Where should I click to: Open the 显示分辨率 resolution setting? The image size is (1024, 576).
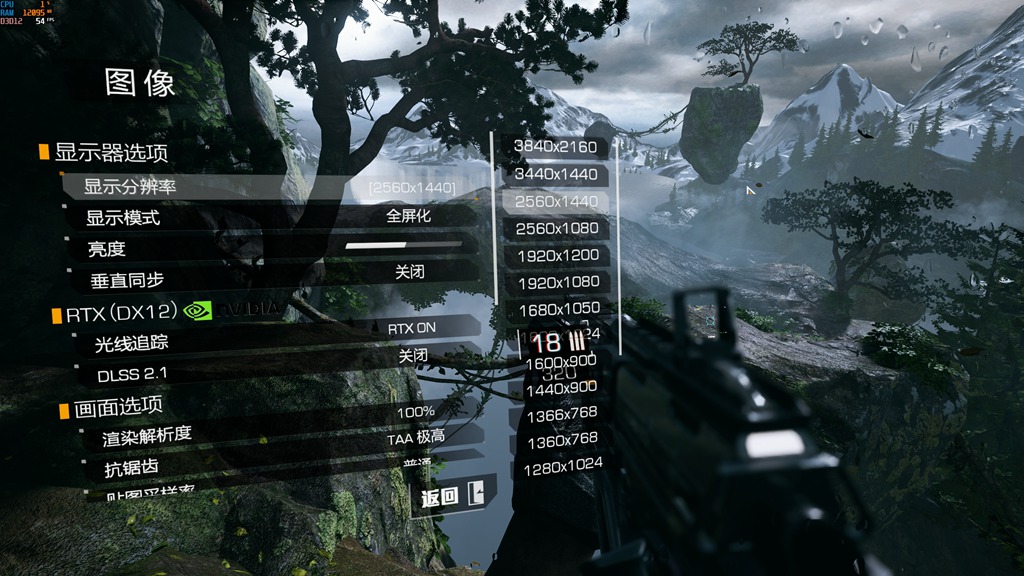(x=270, y=187)
